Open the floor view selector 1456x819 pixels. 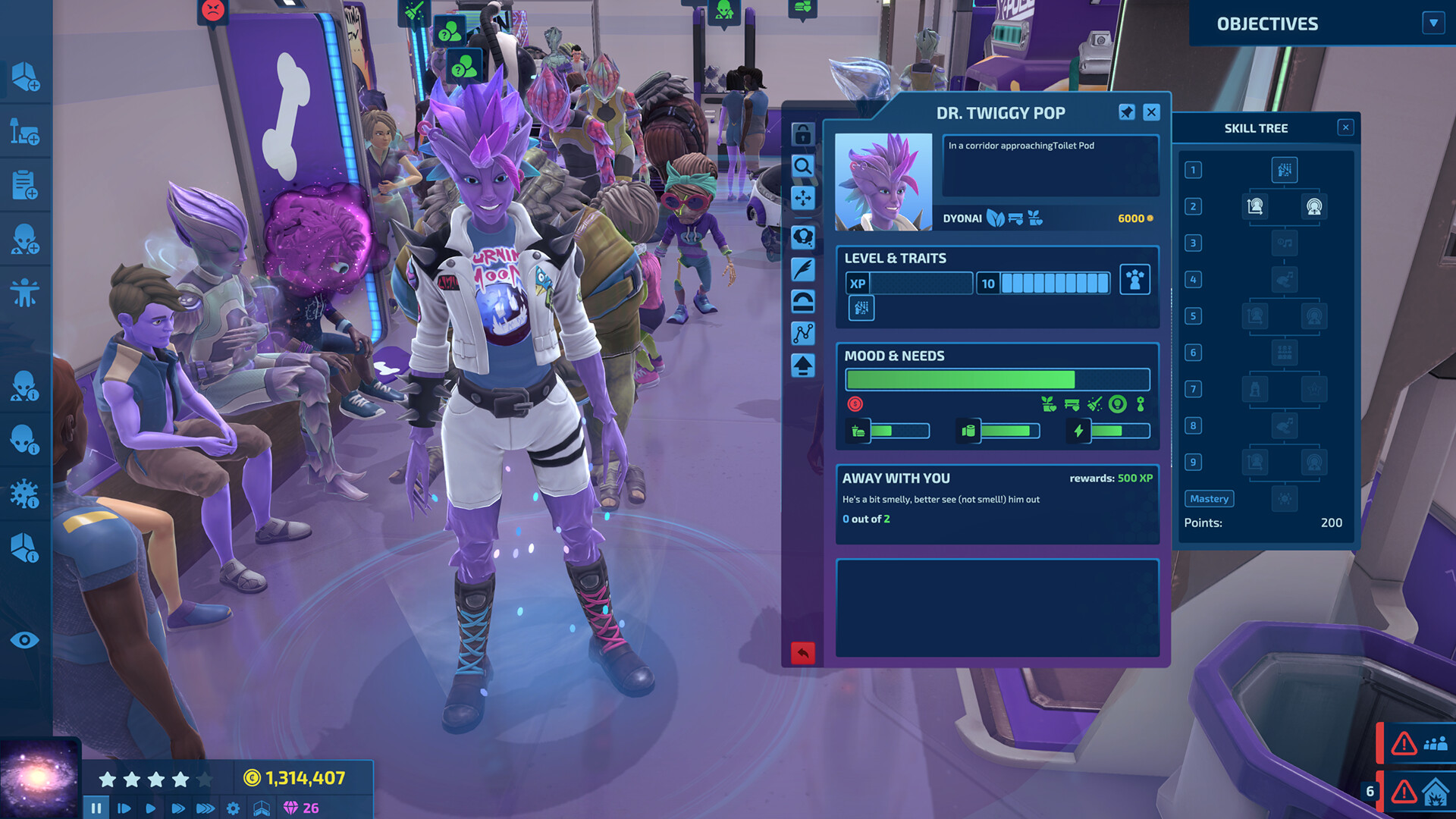coord(262,808)
